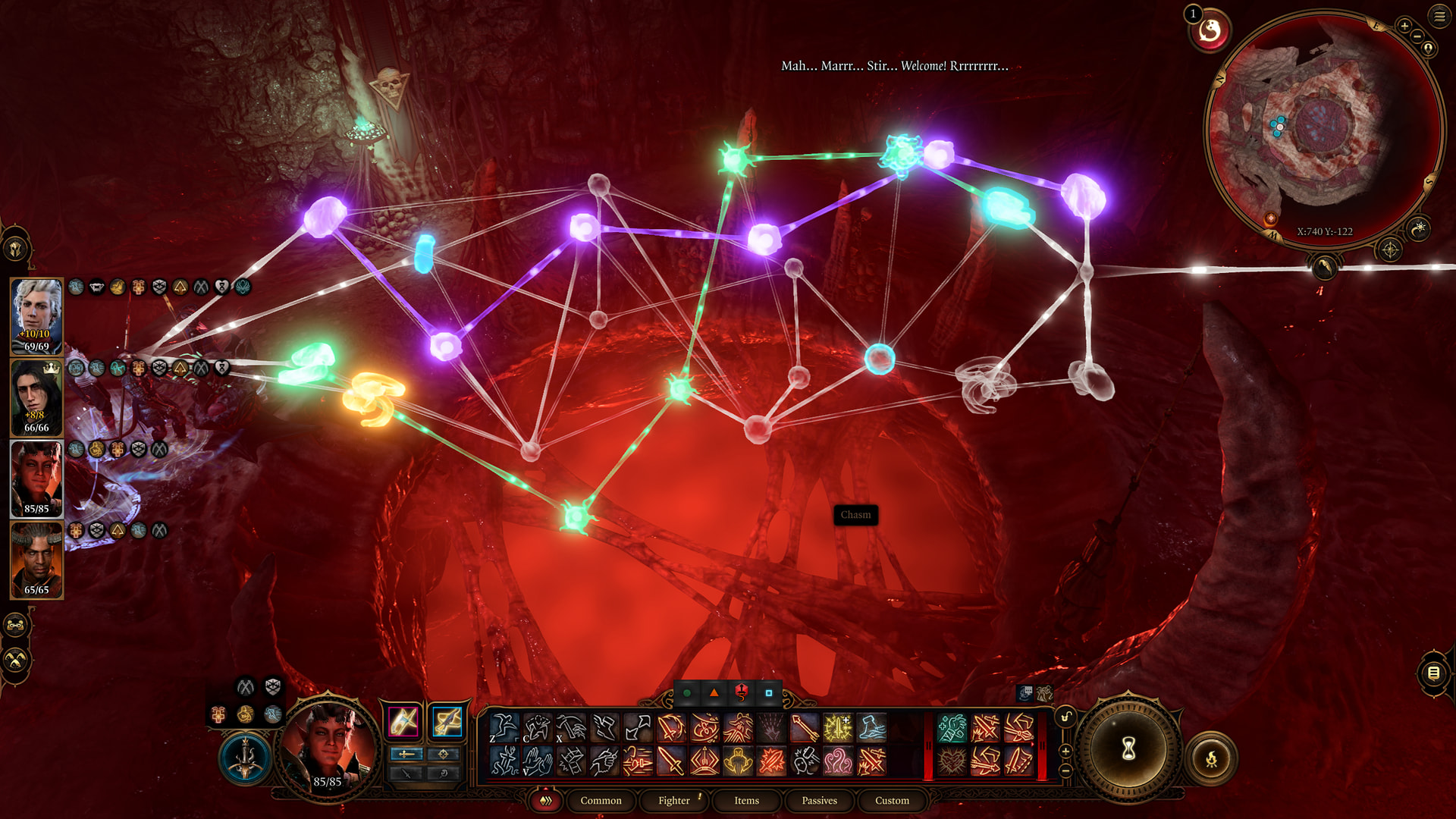1456x819 pixels.
Task: Select the white-haired elf party portrait
Action: coord(36,315)
